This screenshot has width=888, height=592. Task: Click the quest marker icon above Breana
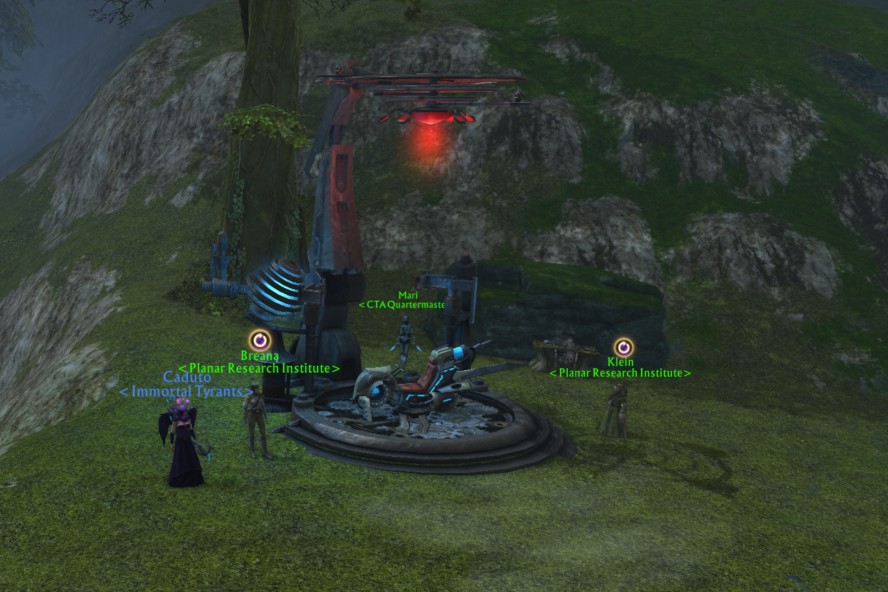(x=260, y=340)
